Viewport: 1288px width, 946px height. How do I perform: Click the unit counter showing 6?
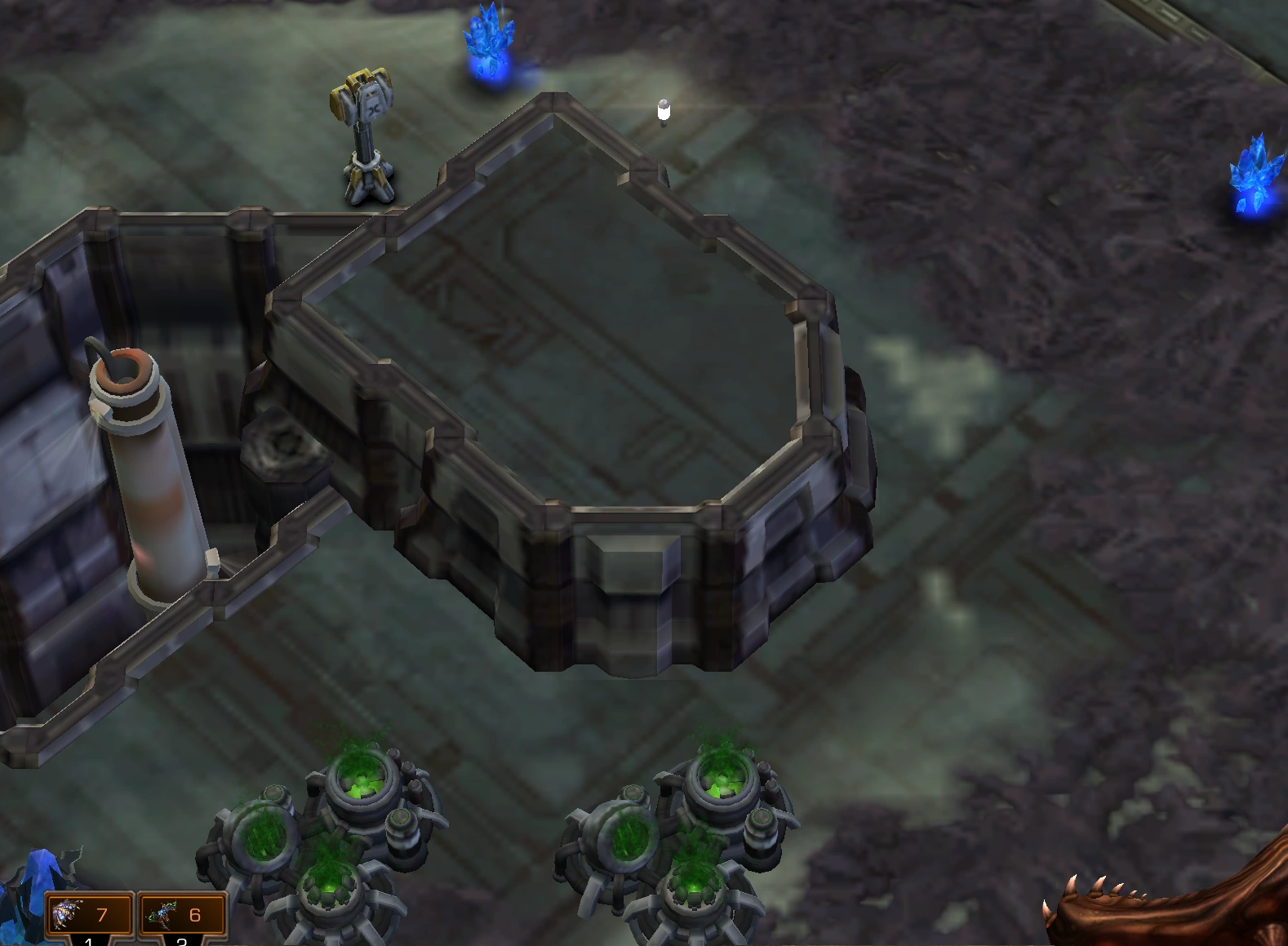(x=194, y=916)
